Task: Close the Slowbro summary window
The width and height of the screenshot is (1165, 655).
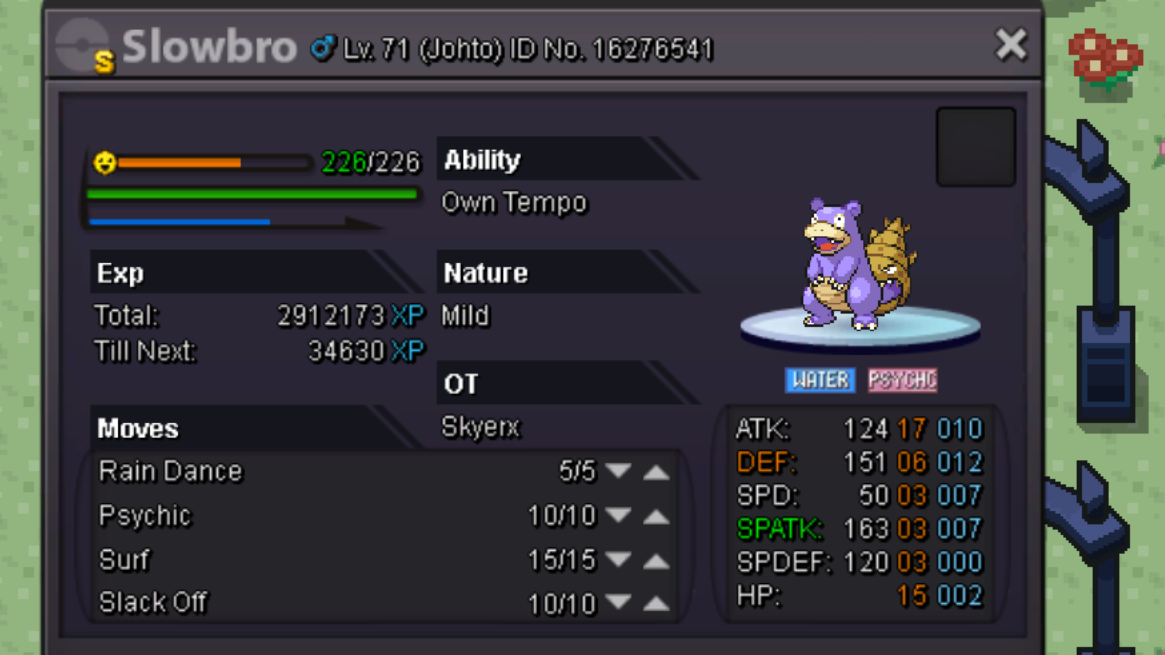Action: 1010,45
